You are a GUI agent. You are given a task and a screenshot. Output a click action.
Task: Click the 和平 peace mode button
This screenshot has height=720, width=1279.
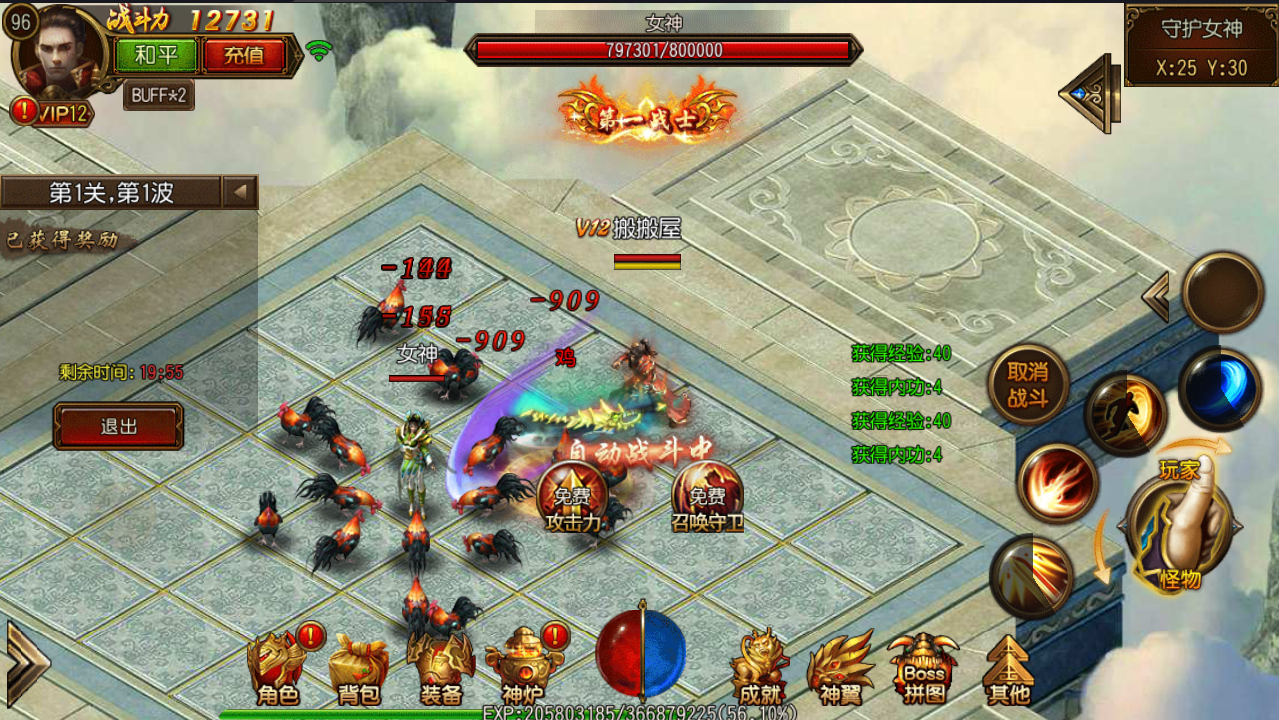pyautogui.click(x=156, y=55)
